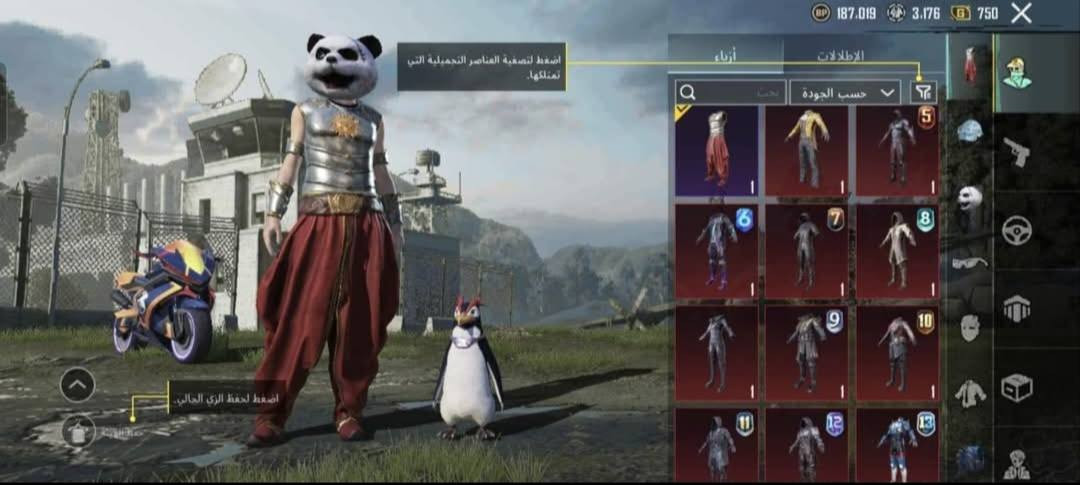Close the inventory with the X button
Screen dimensions: 1080x485
coord(1021,13)
